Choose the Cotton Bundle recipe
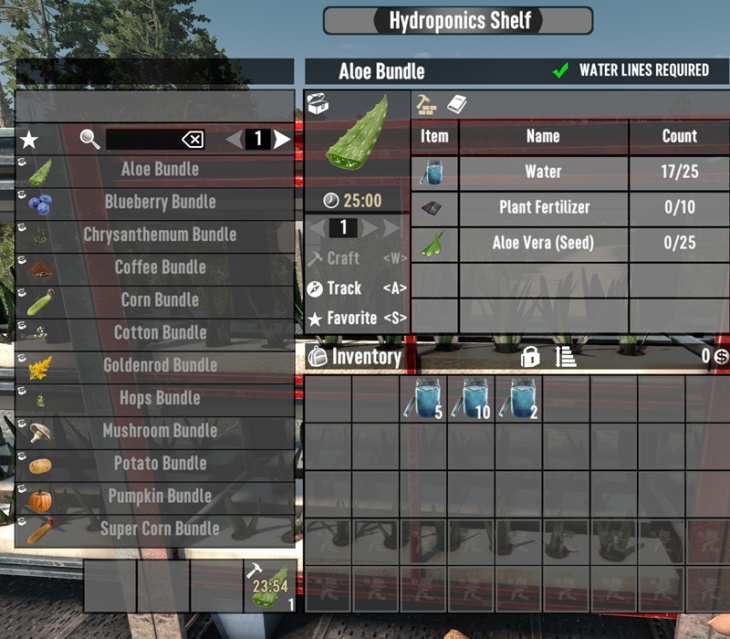The height and width of the screenshot is (639, 730). point(158,333)
